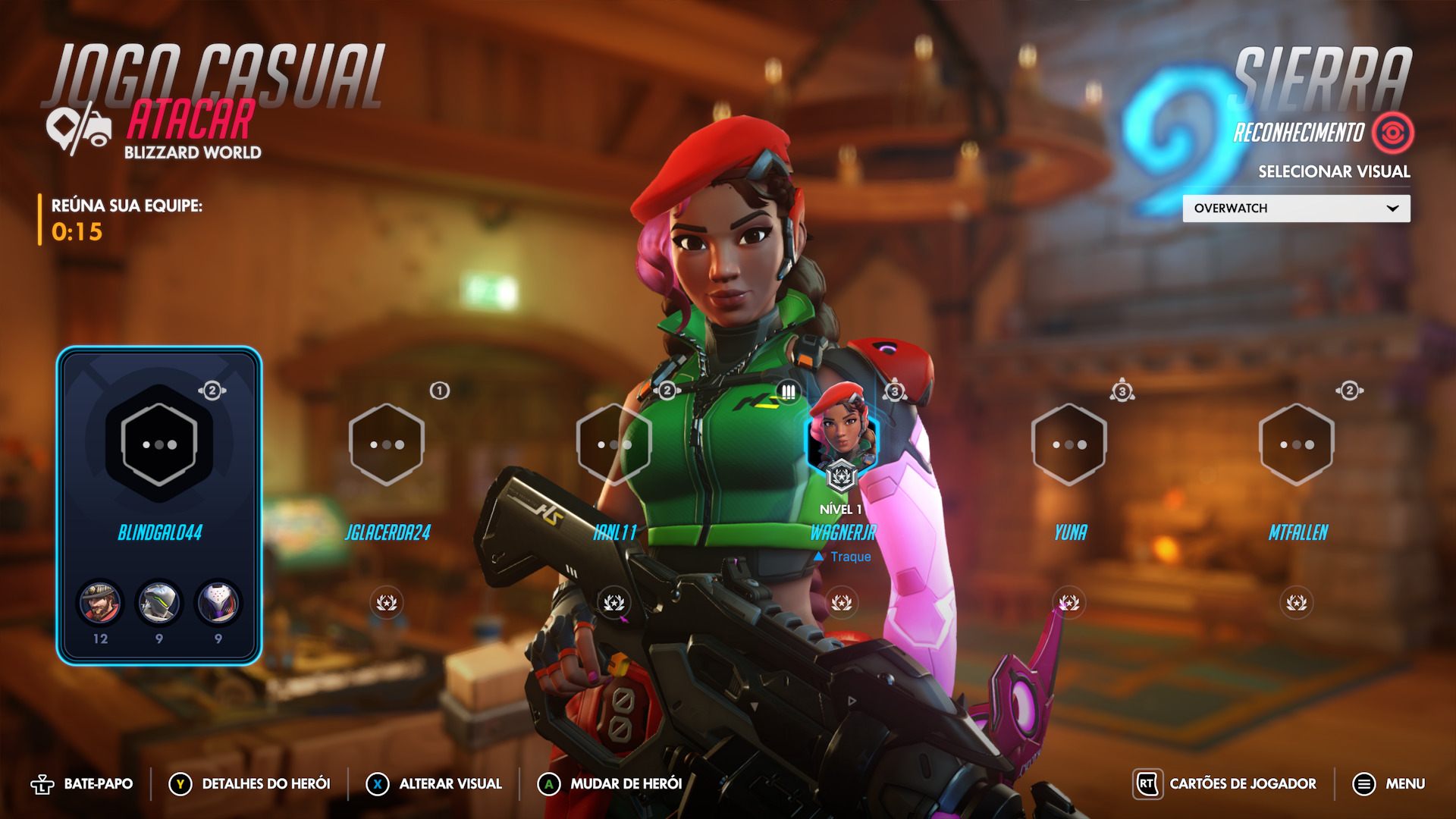
Task: Select IANL11's player slot
Action: click(x=613, y=444)
